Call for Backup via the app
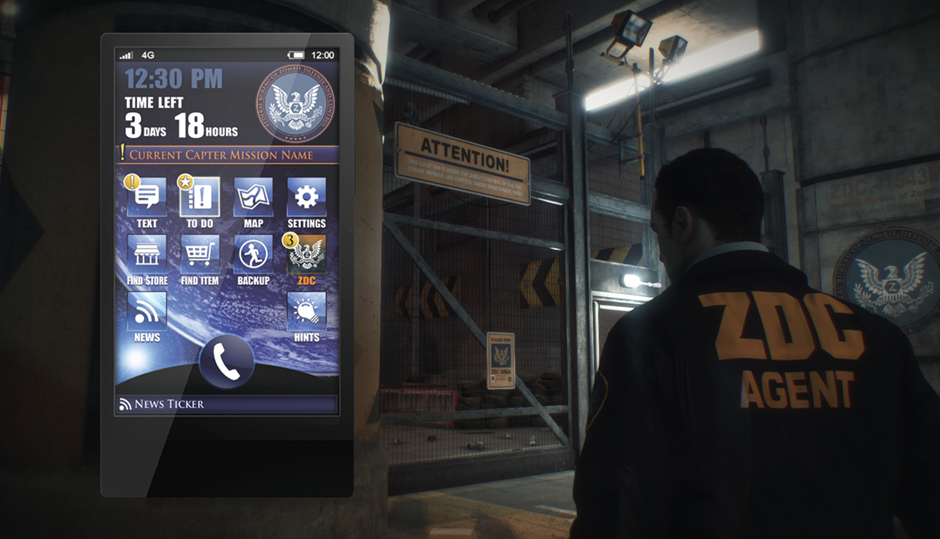940x539 pixels. pos(253,255)
